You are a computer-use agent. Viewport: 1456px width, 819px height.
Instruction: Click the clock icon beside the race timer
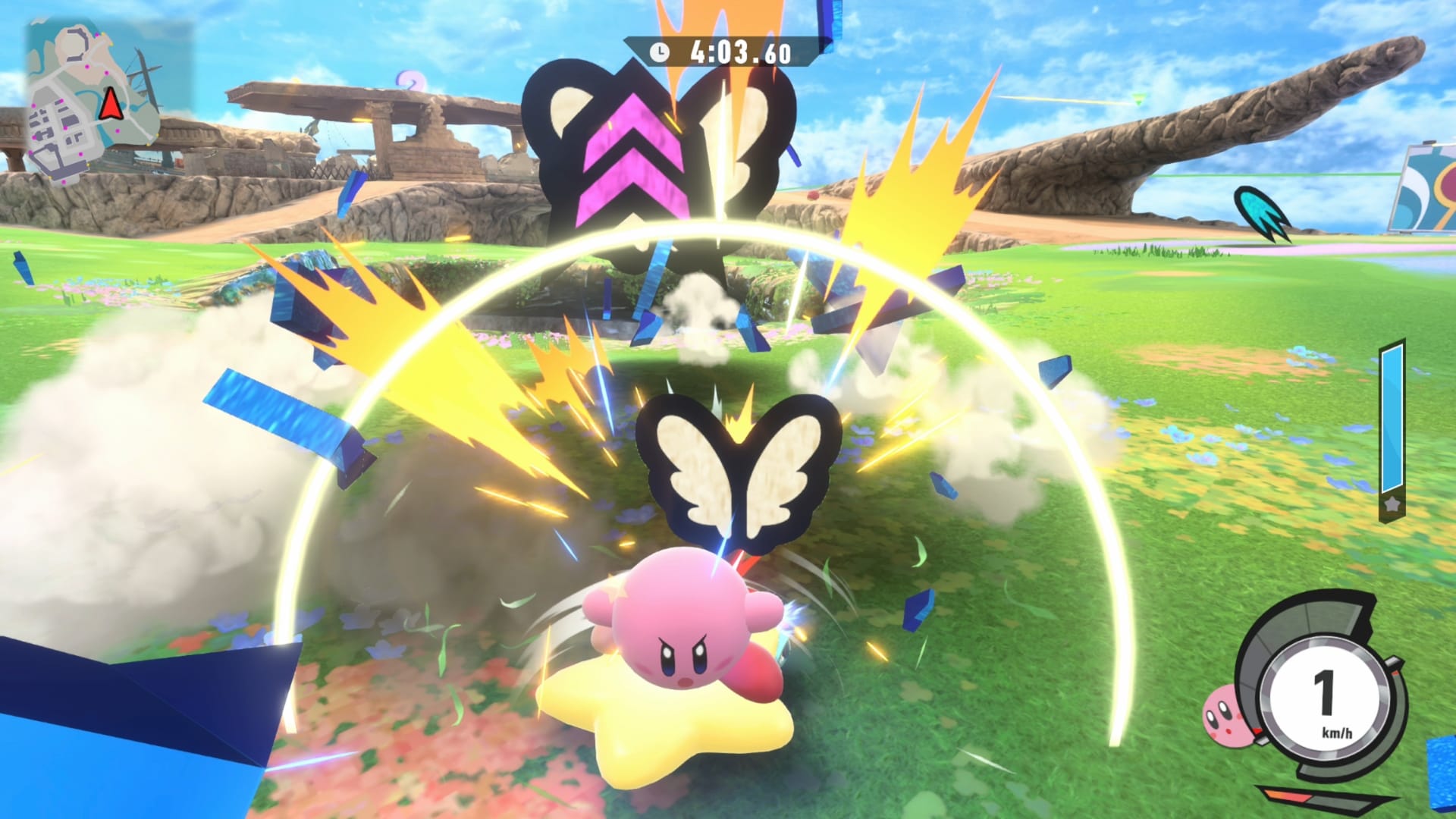pyautogui.click(x=661, y=52)
